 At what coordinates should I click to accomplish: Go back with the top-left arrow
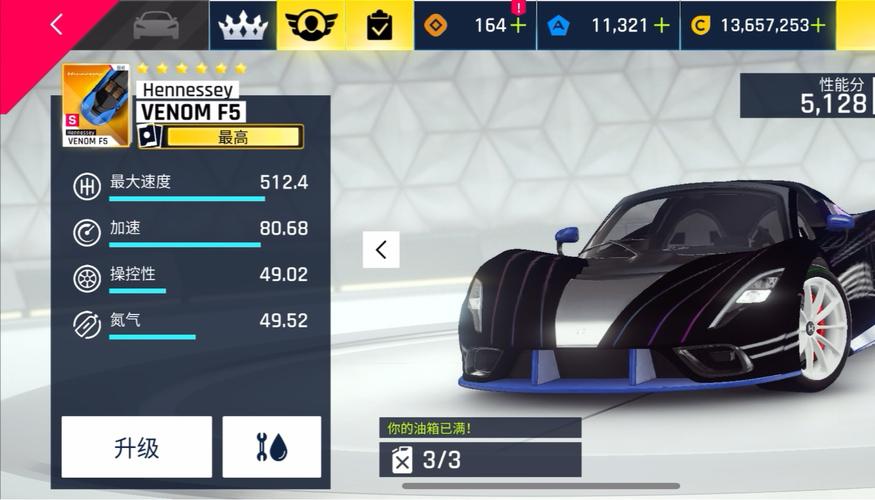click(56, 25)
